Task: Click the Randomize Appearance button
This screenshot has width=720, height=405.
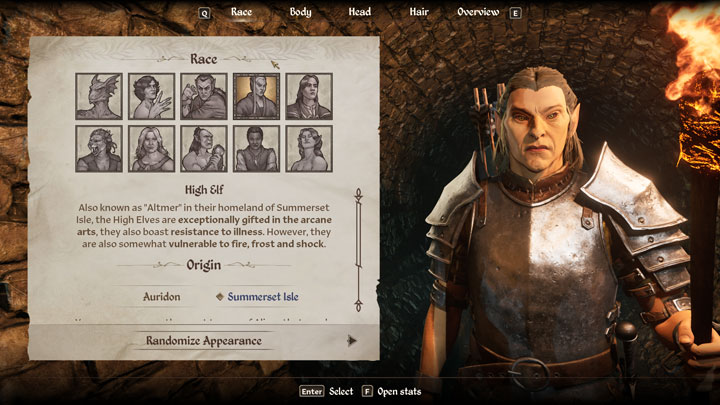Action: coord(204,340)
